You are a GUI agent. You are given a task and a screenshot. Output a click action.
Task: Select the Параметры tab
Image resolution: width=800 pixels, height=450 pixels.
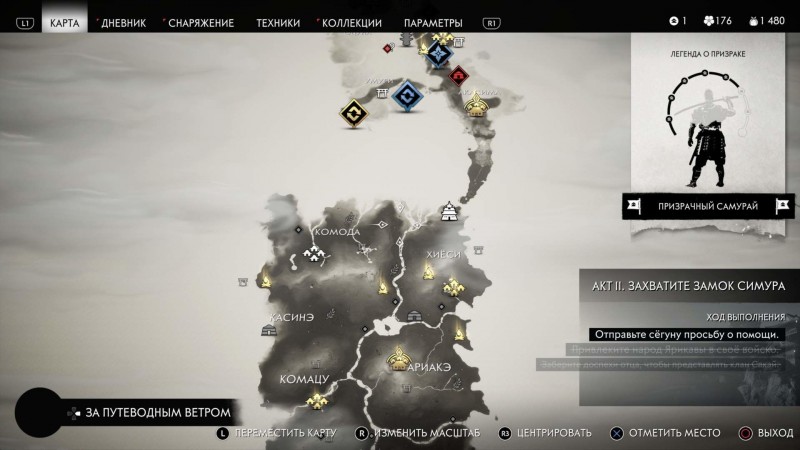(433, 22)
